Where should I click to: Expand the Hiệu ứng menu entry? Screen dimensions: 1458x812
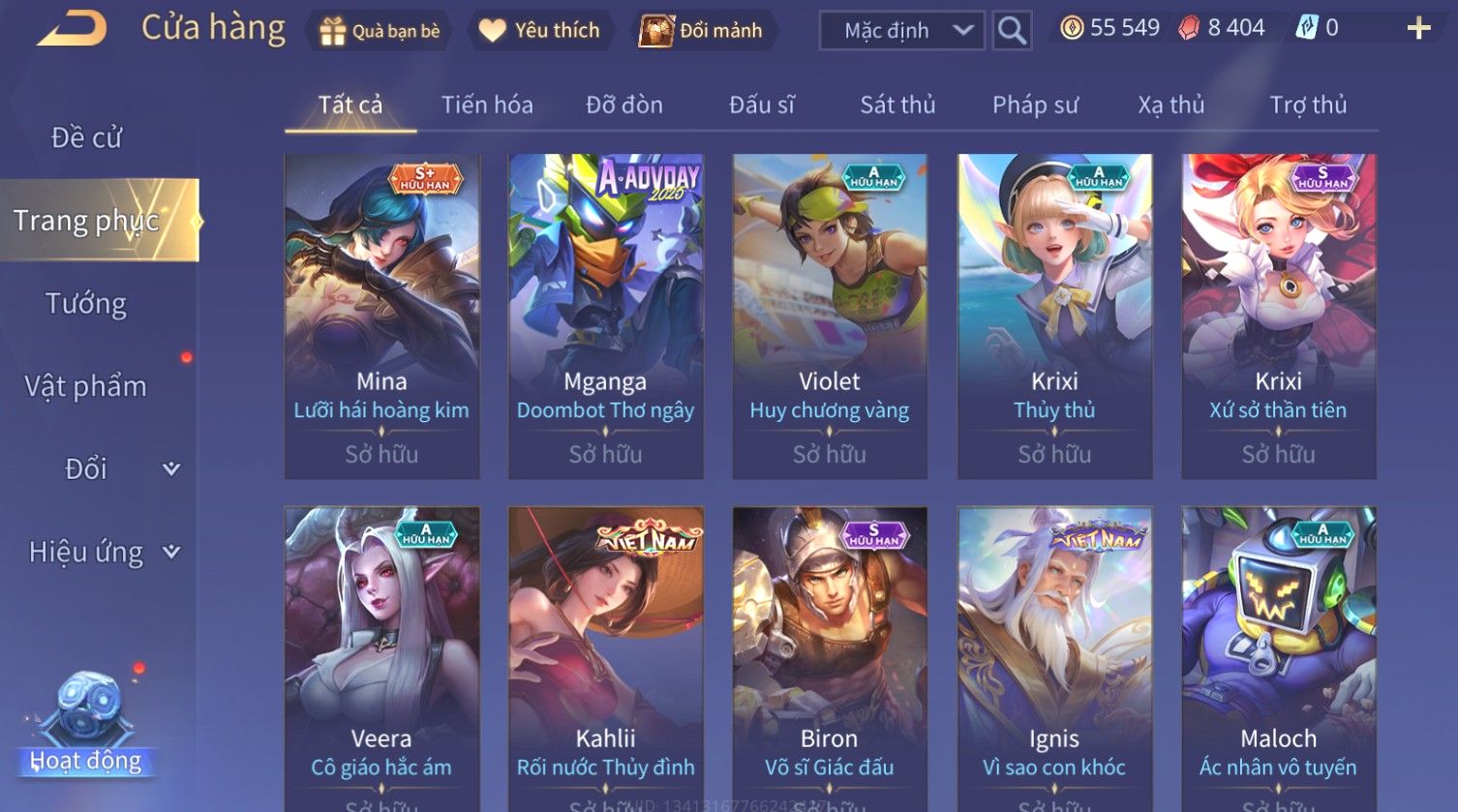point(103,552)
